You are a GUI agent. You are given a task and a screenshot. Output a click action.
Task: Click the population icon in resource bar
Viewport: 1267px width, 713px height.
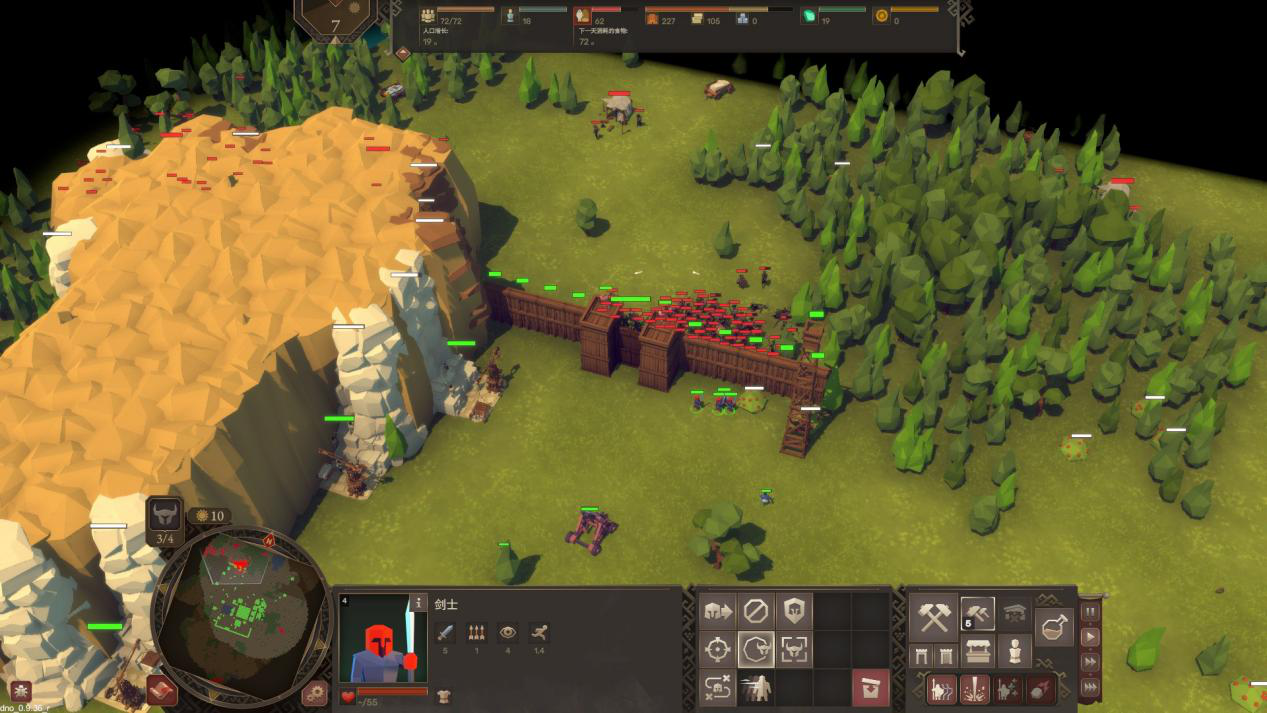point(429,16)
